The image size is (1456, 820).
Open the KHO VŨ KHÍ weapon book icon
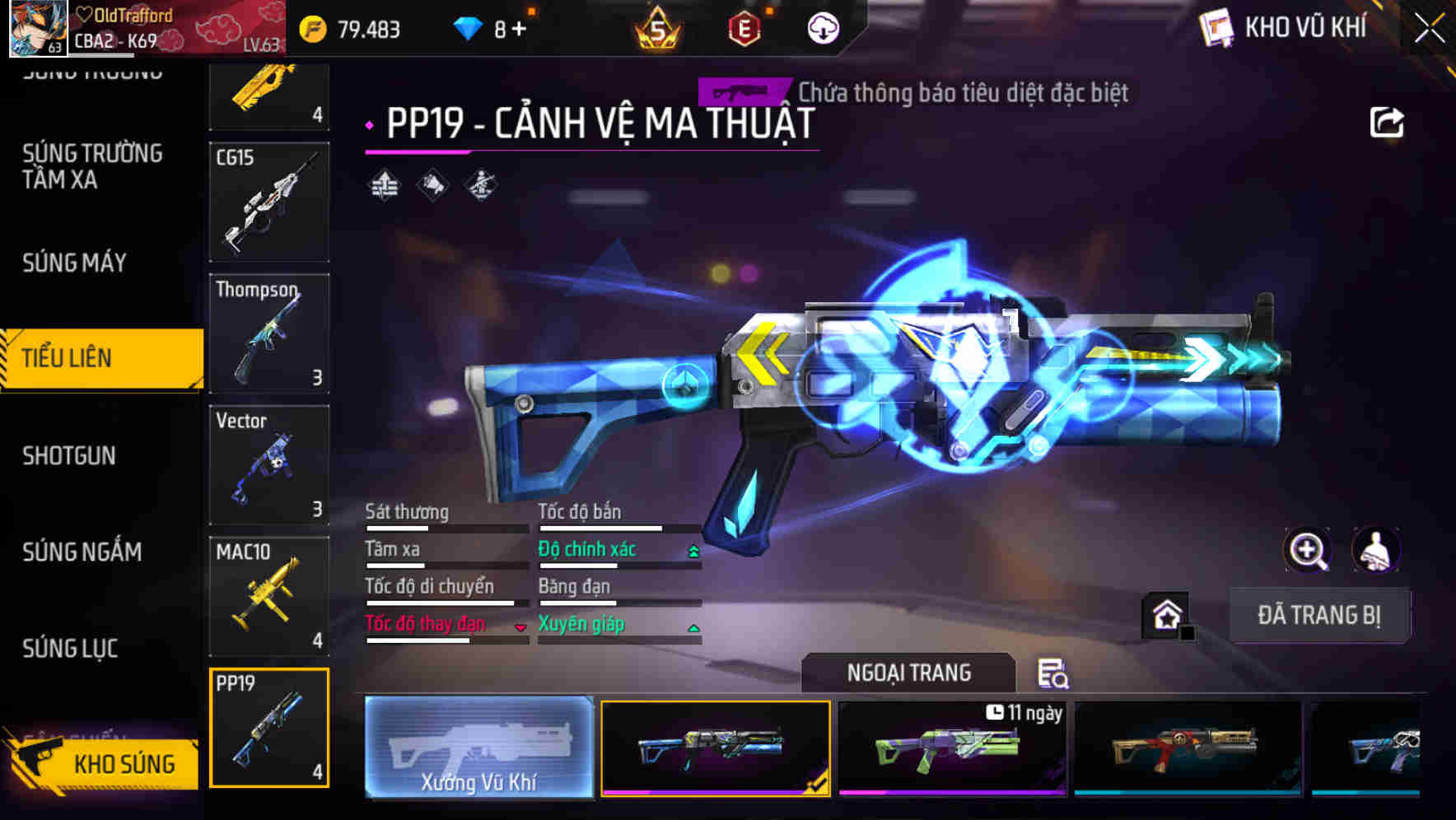pyautogui.click(x=1215, y=27)
